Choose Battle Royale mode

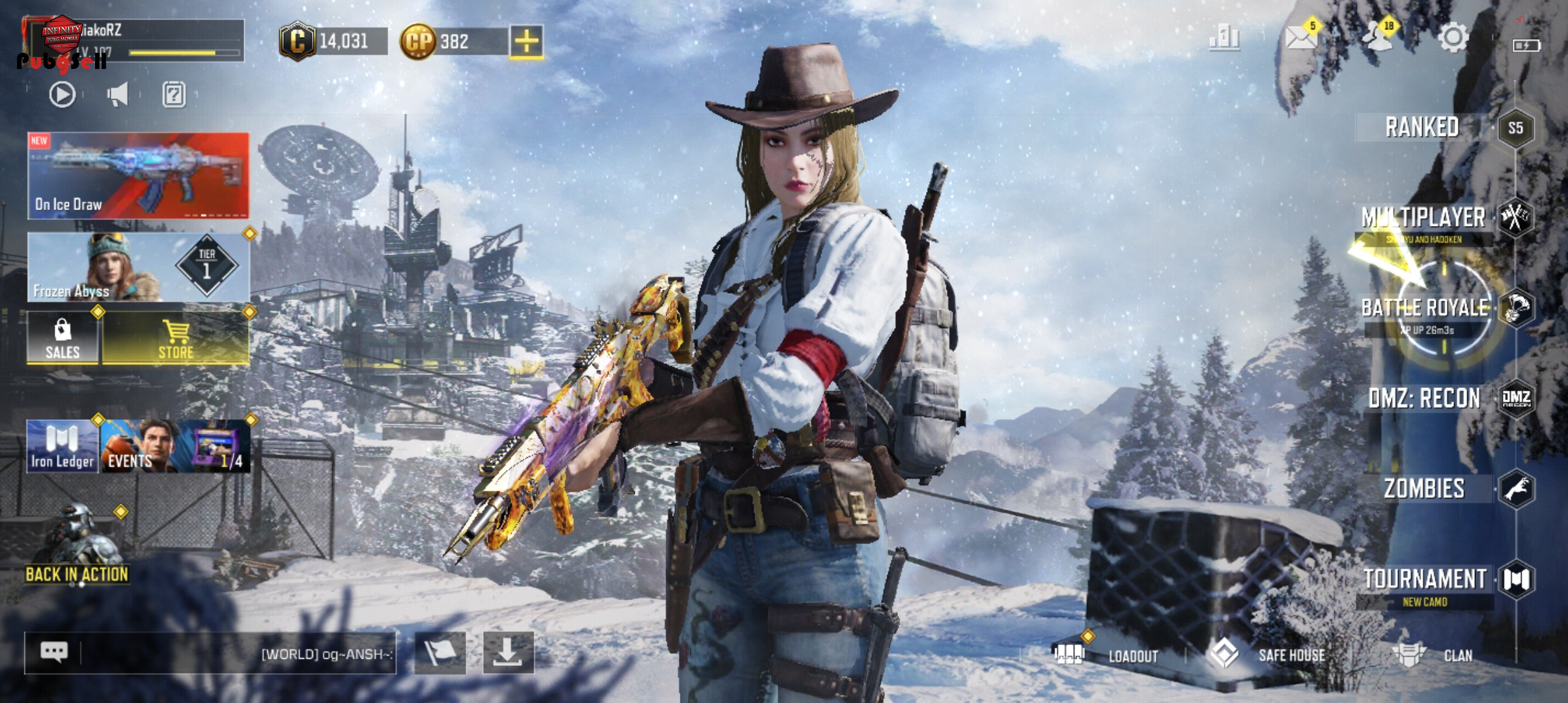point(1425,308)
